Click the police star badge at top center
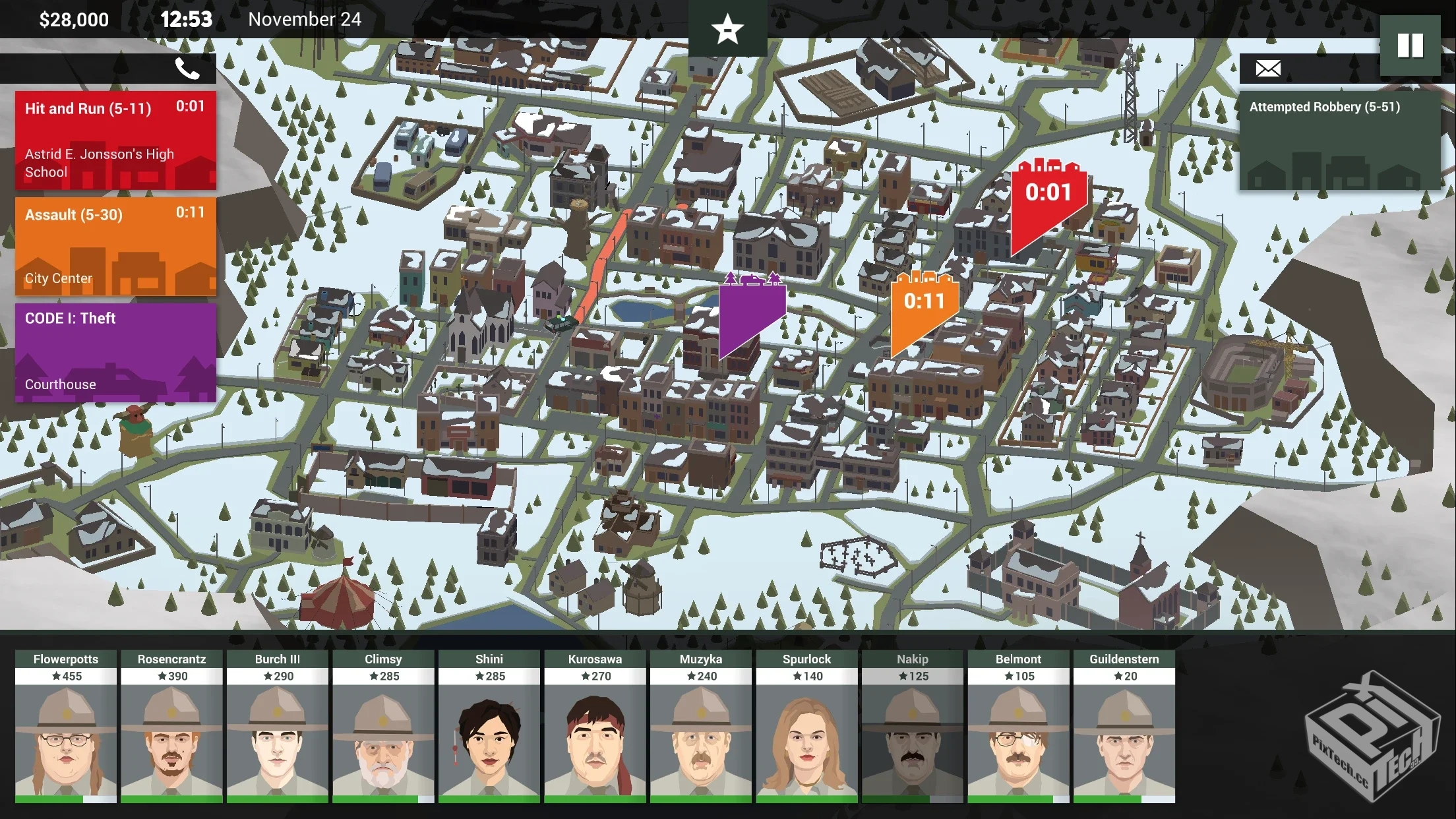Image resolution: width=1456 pixels, height=819 pixels. tap(728, 28)
